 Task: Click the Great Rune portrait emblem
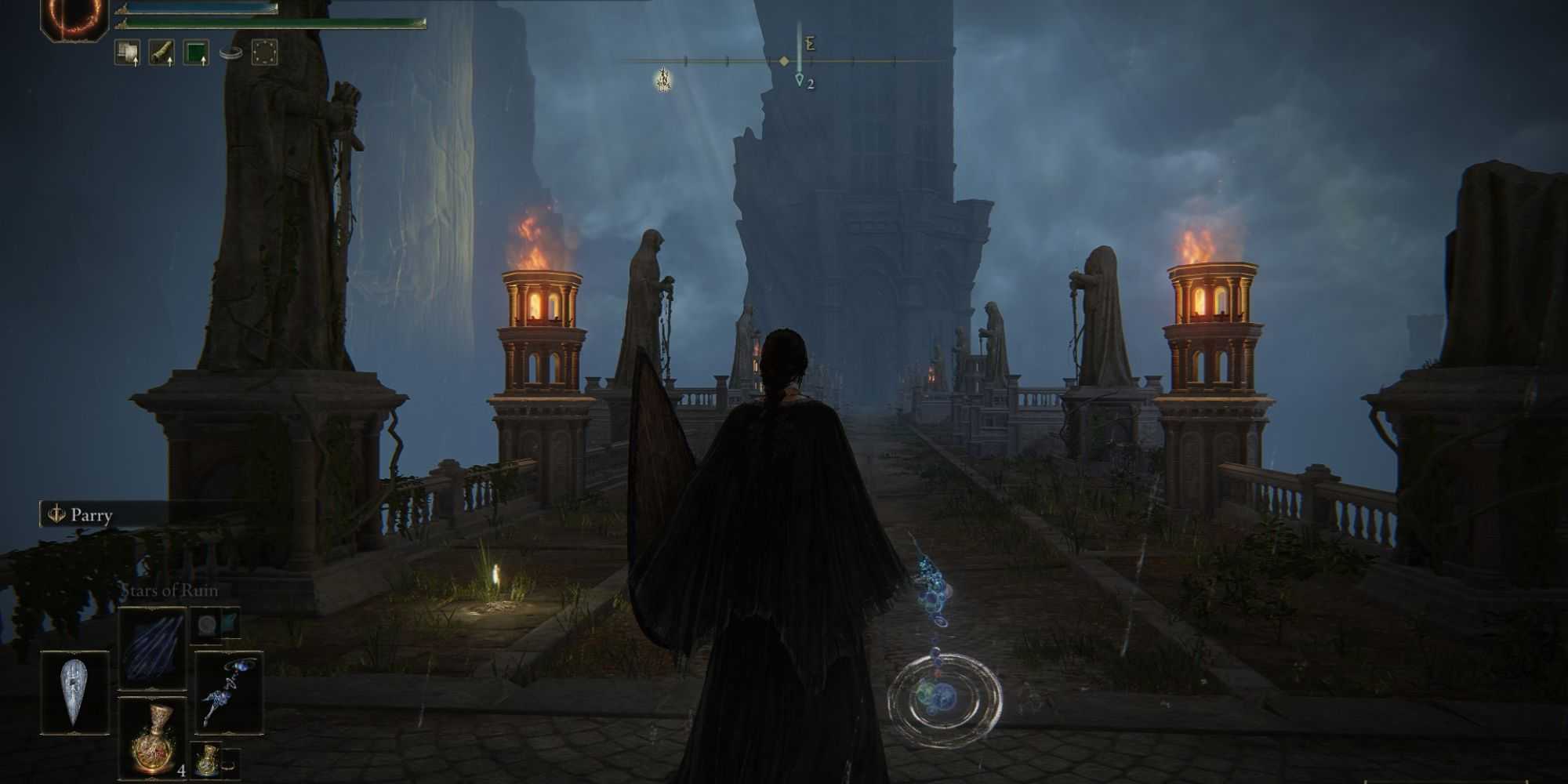pos(74,16)
